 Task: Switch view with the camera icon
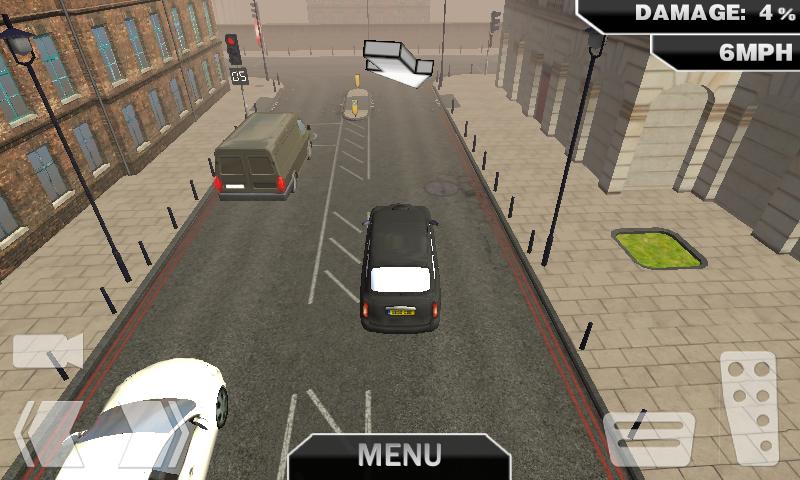[x=47, y=351]
